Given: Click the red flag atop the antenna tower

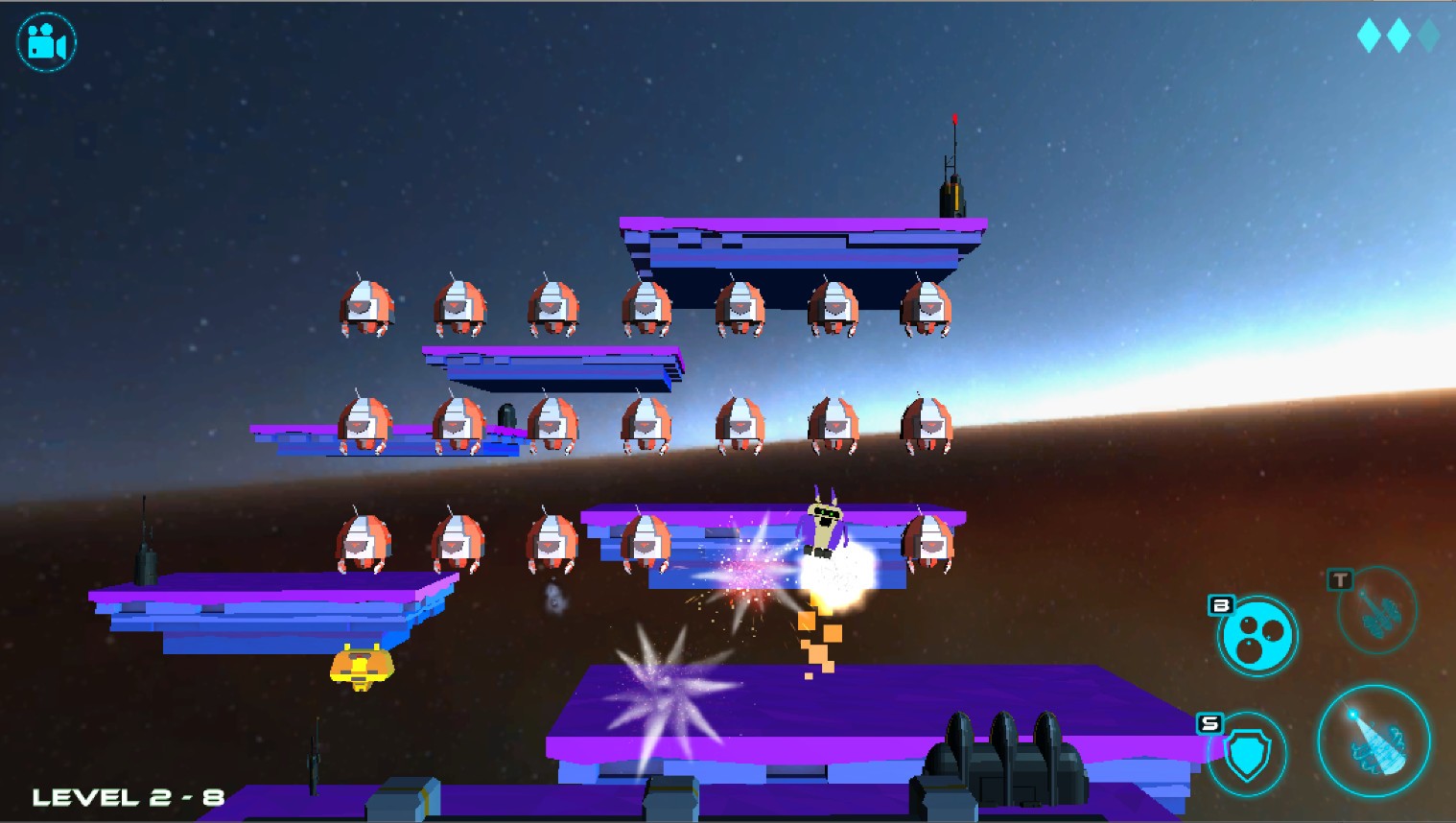Looking at the screenshot, I should point(955,120).
